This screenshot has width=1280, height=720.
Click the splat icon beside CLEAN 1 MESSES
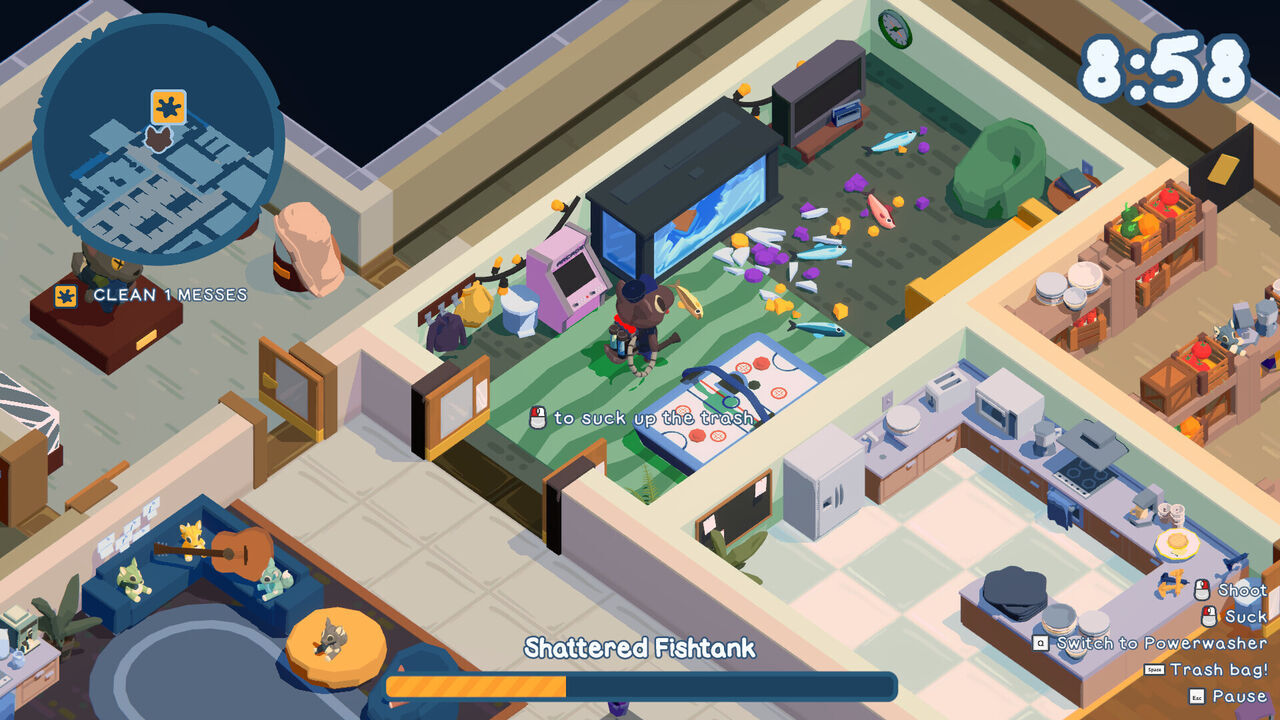[65, 294]
